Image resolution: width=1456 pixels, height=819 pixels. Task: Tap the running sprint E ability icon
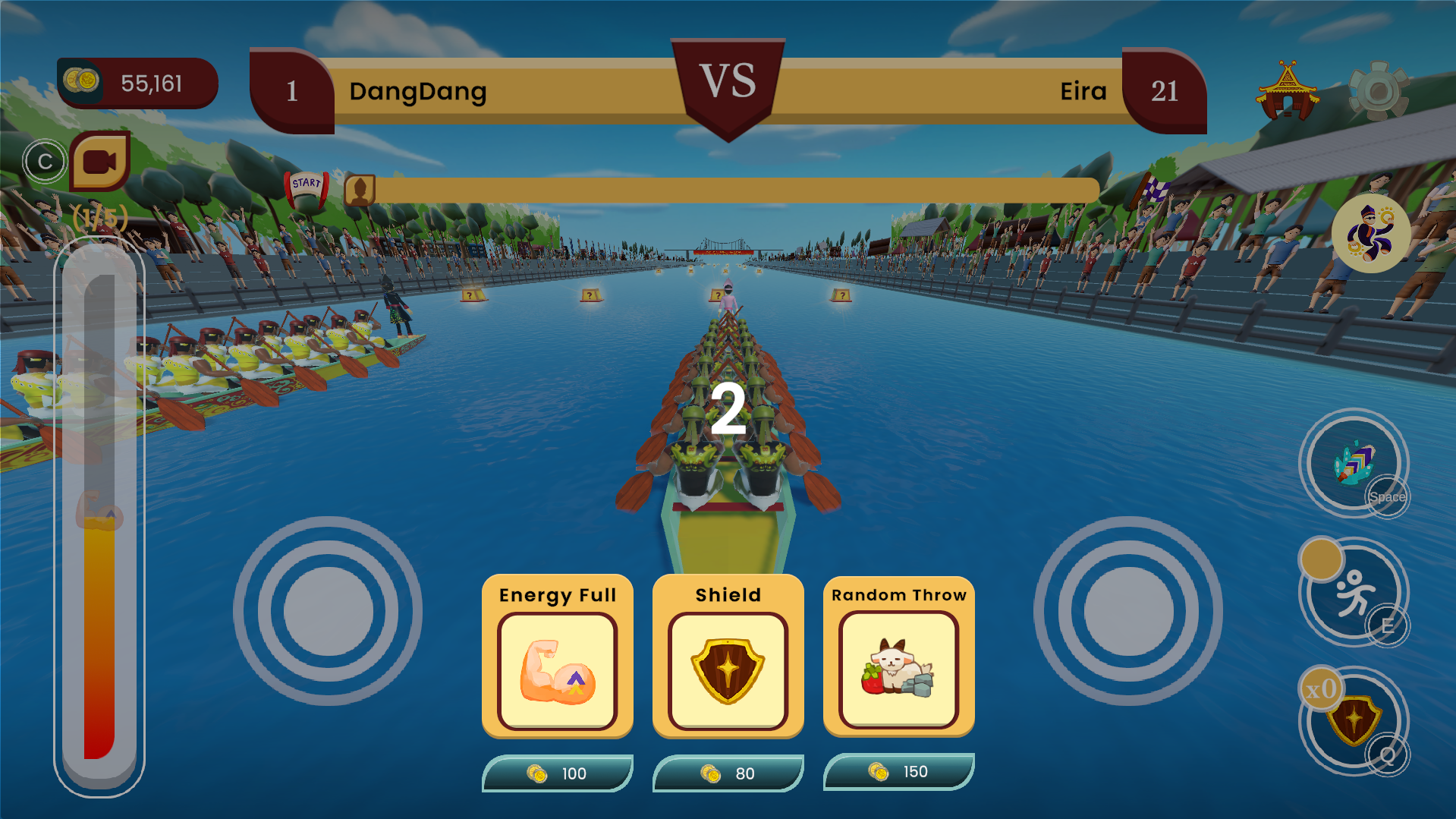point(1354,591)
